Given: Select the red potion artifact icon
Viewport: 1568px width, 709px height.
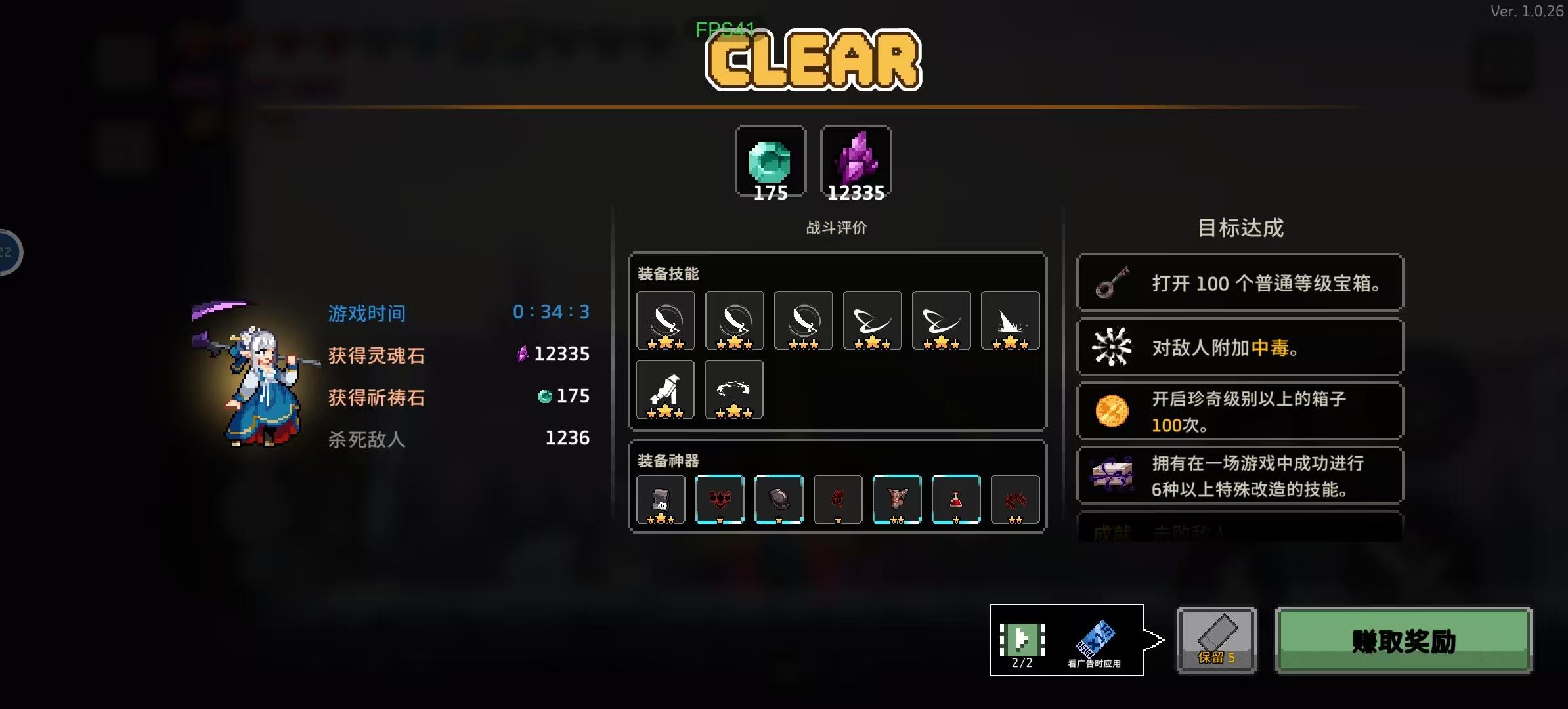Looking at the screenshot, I should [x=957, y=500].
